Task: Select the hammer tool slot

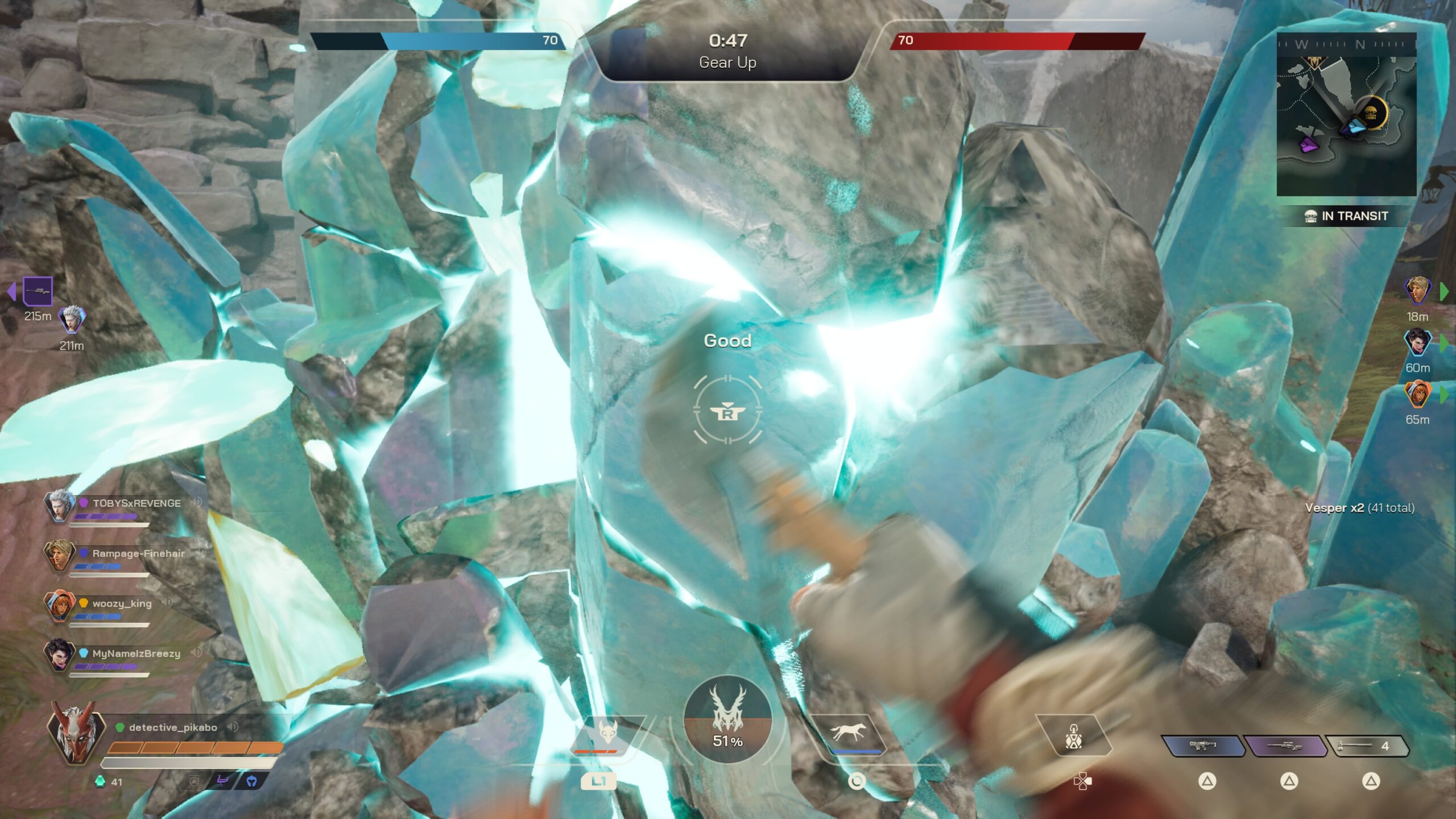Action: [1366, 746]
